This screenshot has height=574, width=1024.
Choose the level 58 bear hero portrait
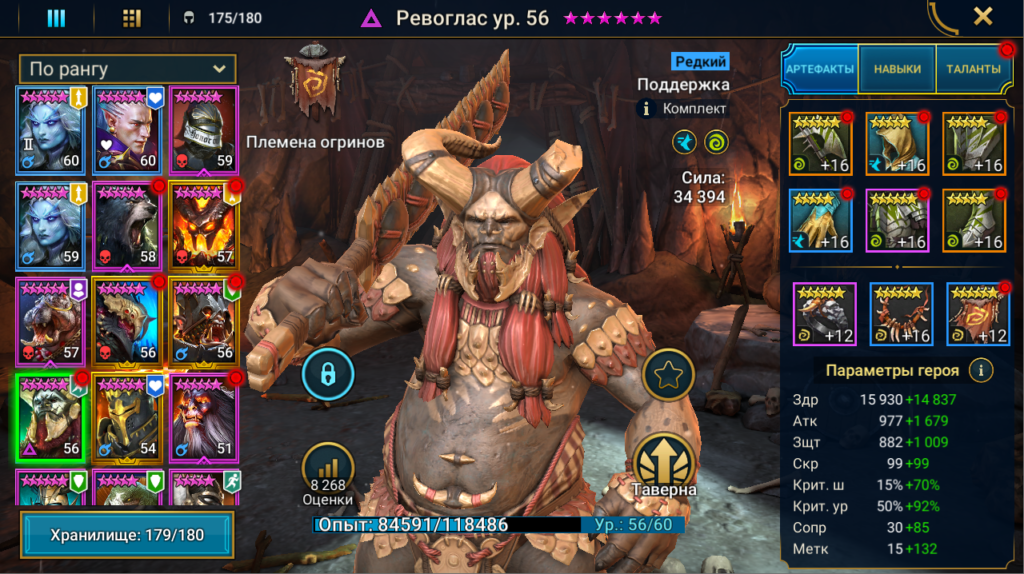127,225
